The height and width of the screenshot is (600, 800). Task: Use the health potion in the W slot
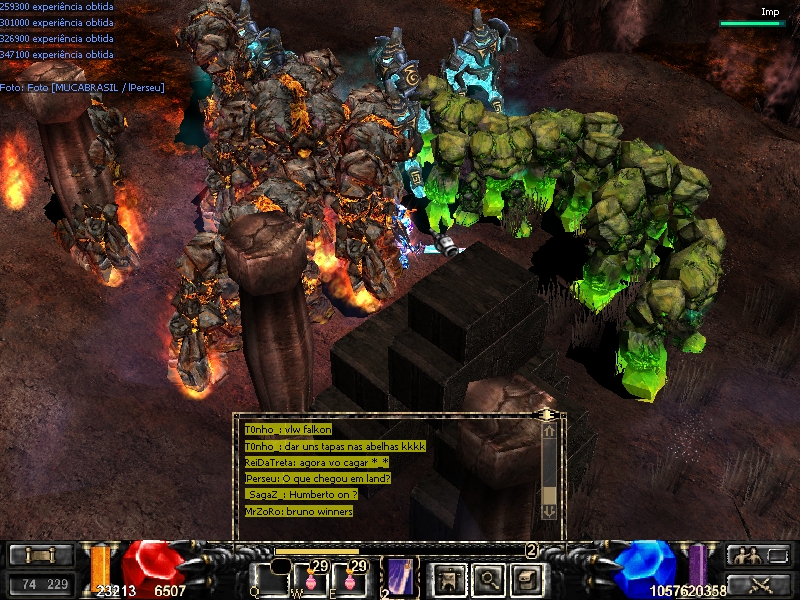click(316, 578)
